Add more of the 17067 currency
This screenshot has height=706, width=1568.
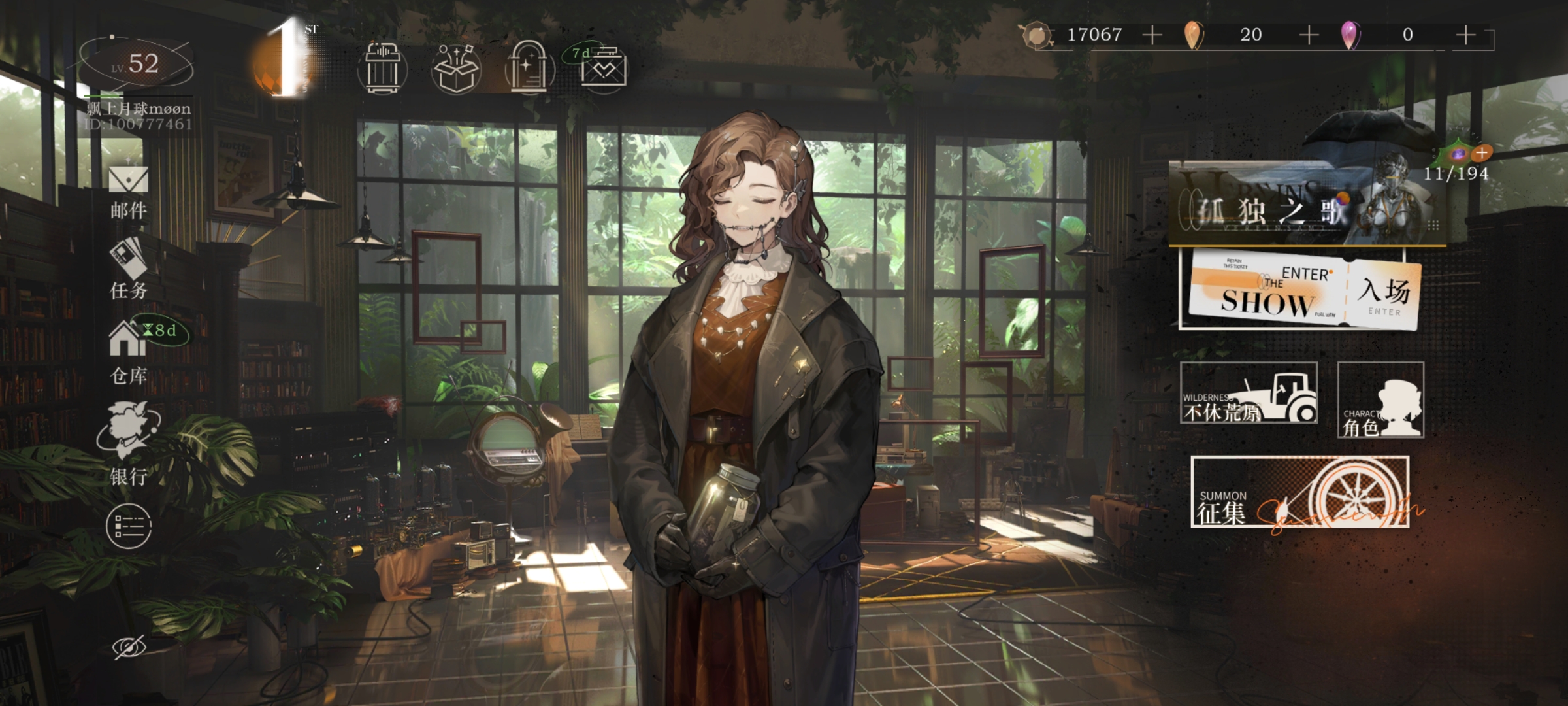point(1152,35)
